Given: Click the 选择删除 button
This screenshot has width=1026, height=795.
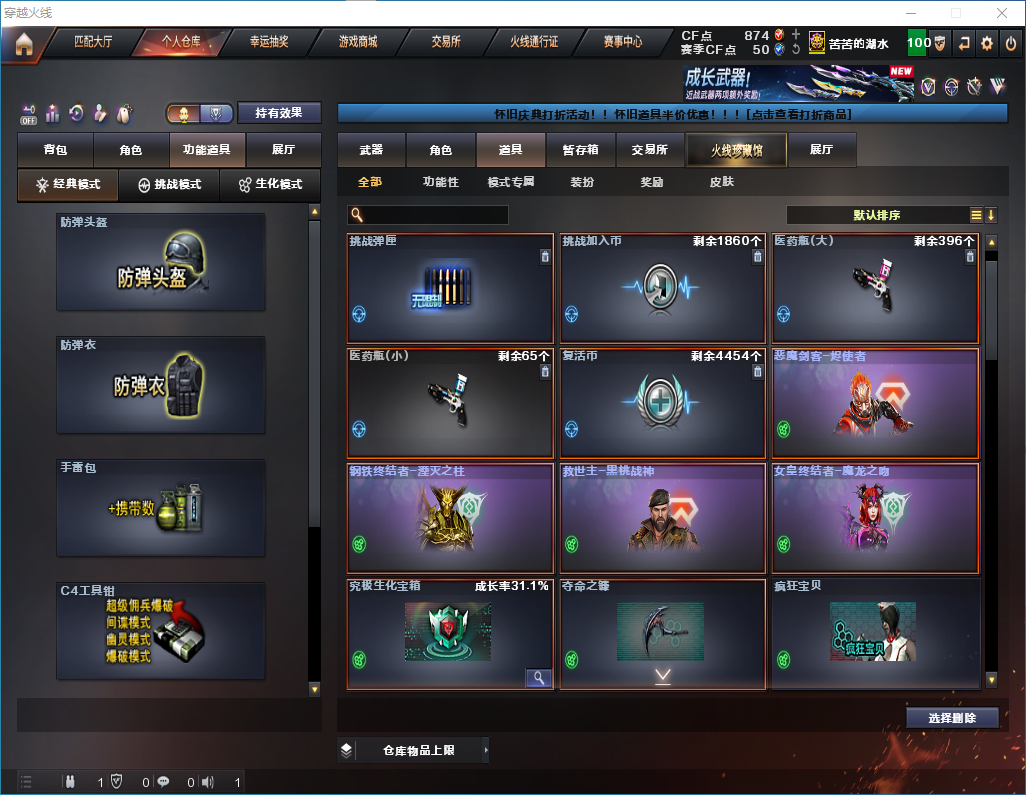Looking at the screenshot, I should point(952,718).
